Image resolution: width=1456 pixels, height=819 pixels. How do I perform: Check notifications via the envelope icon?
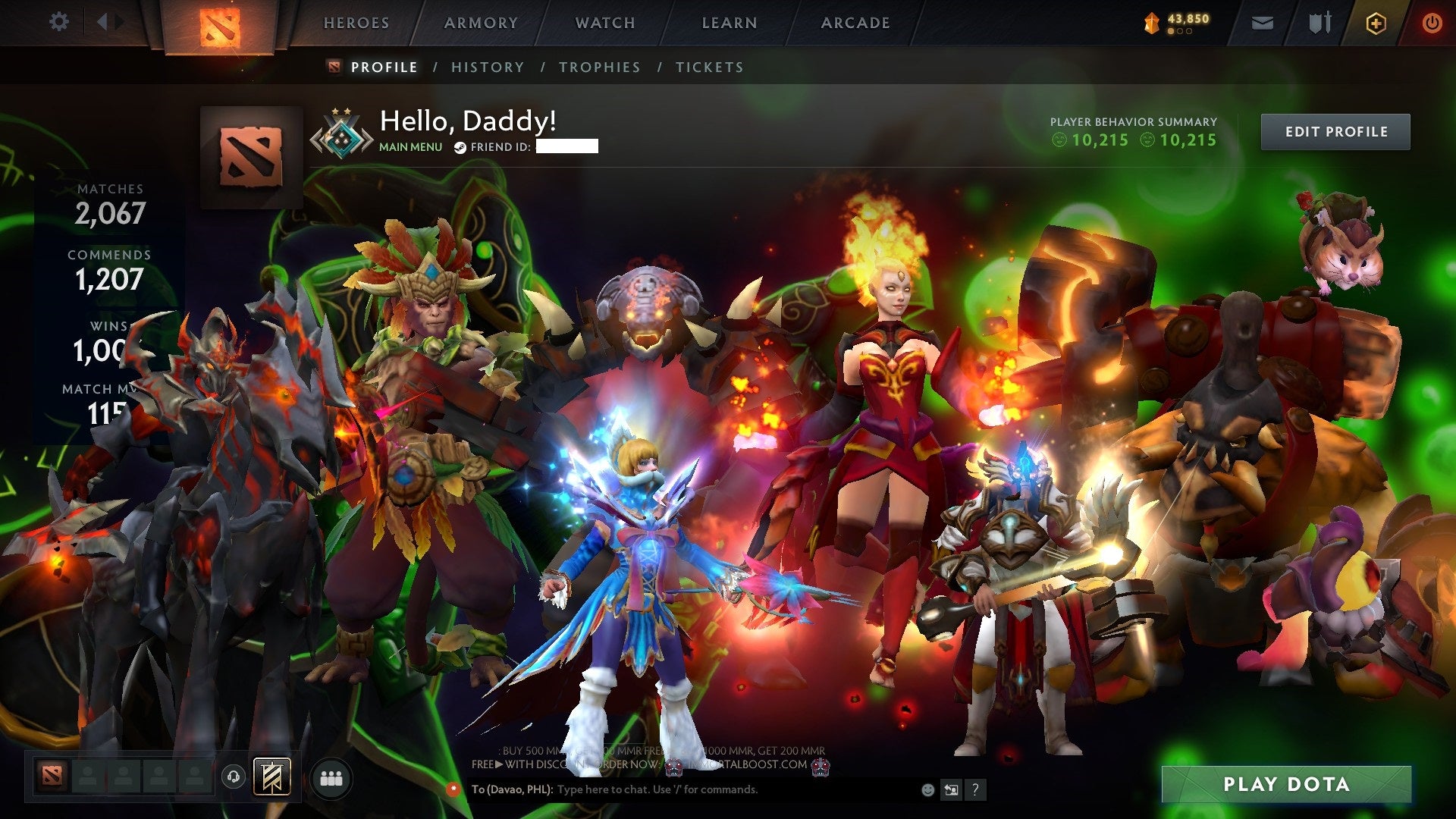pos(1262,22)
